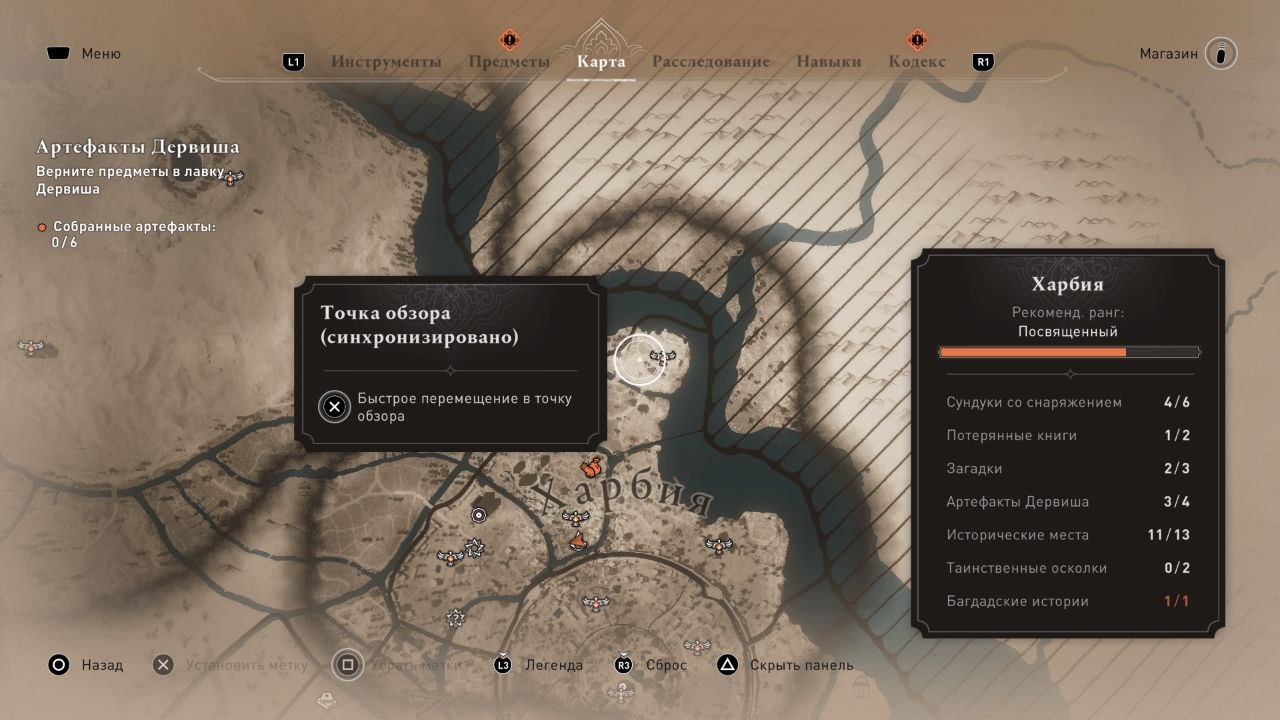Go to the Расследование tab
Screen dimensions: 1280x720
(x=711, y=62)
